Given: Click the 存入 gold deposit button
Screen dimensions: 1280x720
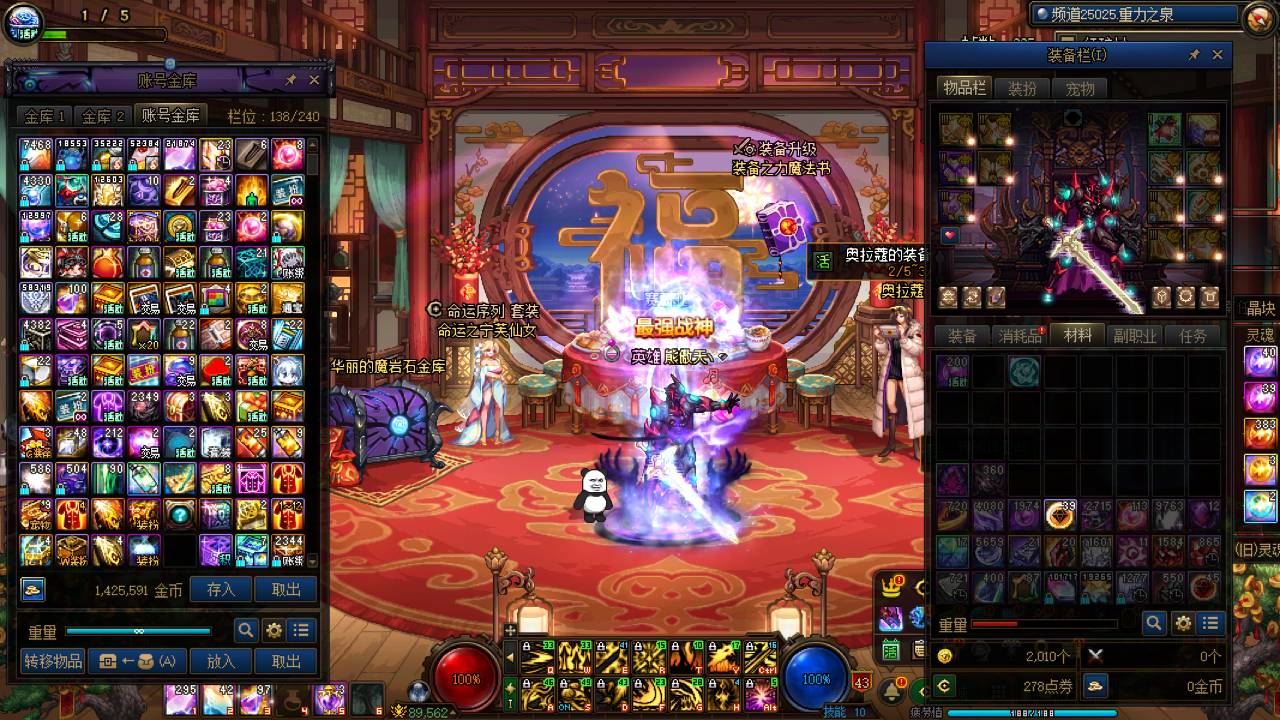Looking at the screenshot, I should click(221, 590).
